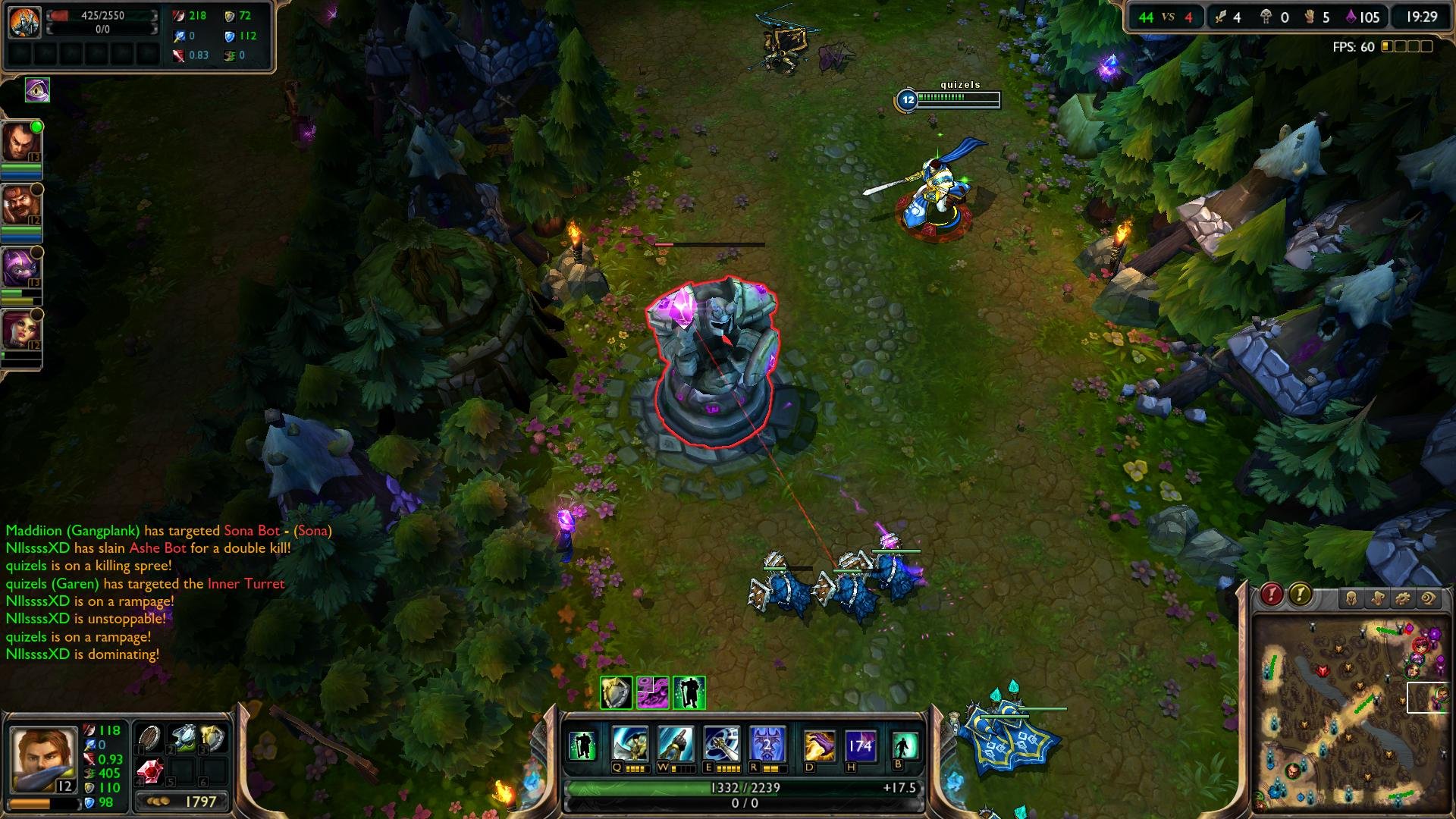The width and height of the screenshot is (1456, 819).
Task: Click the purple buff icon above ability bar
Action: (x=652, y=691)
